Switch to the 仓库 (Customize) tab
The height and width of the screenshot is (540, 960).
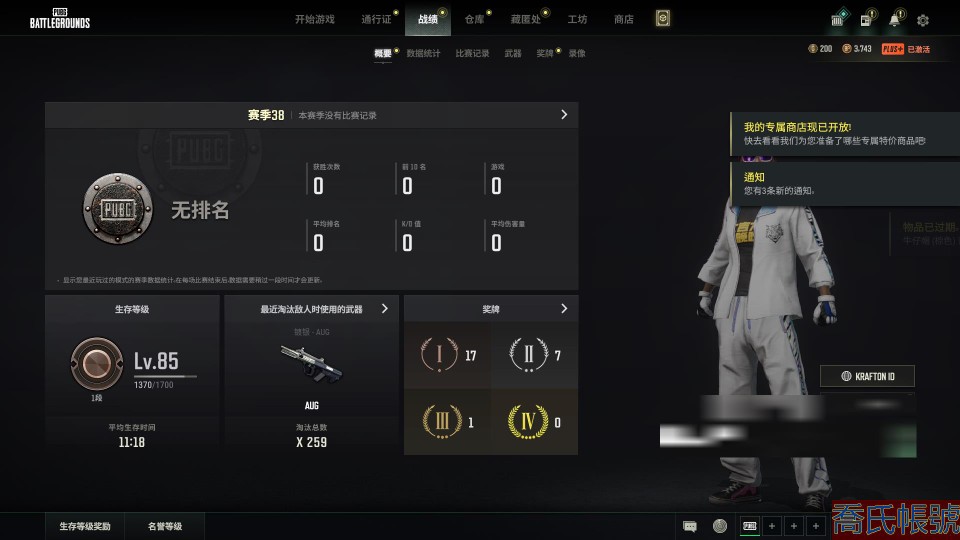474,19
